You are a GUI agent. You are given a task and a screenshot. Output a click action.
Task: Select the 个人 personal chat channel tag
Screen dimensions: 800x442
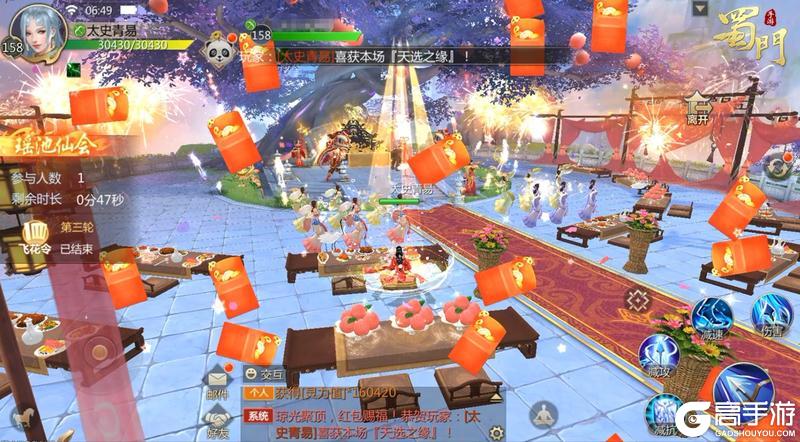coord(258,393)
